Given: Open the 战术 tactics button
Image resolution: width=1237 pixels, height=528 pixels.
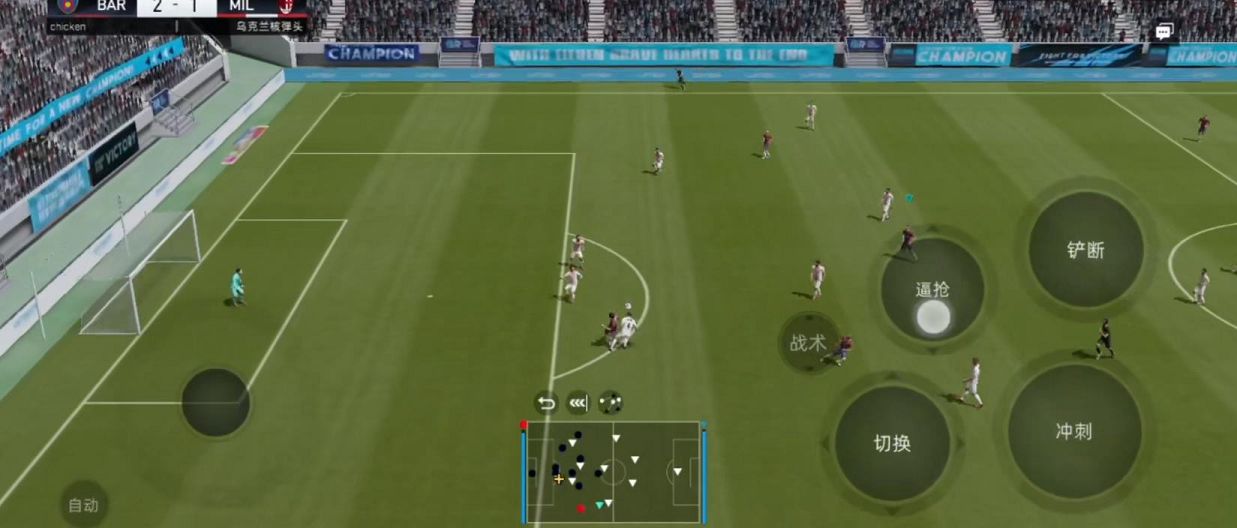Looking at the screenshot, I should (808, 343).
